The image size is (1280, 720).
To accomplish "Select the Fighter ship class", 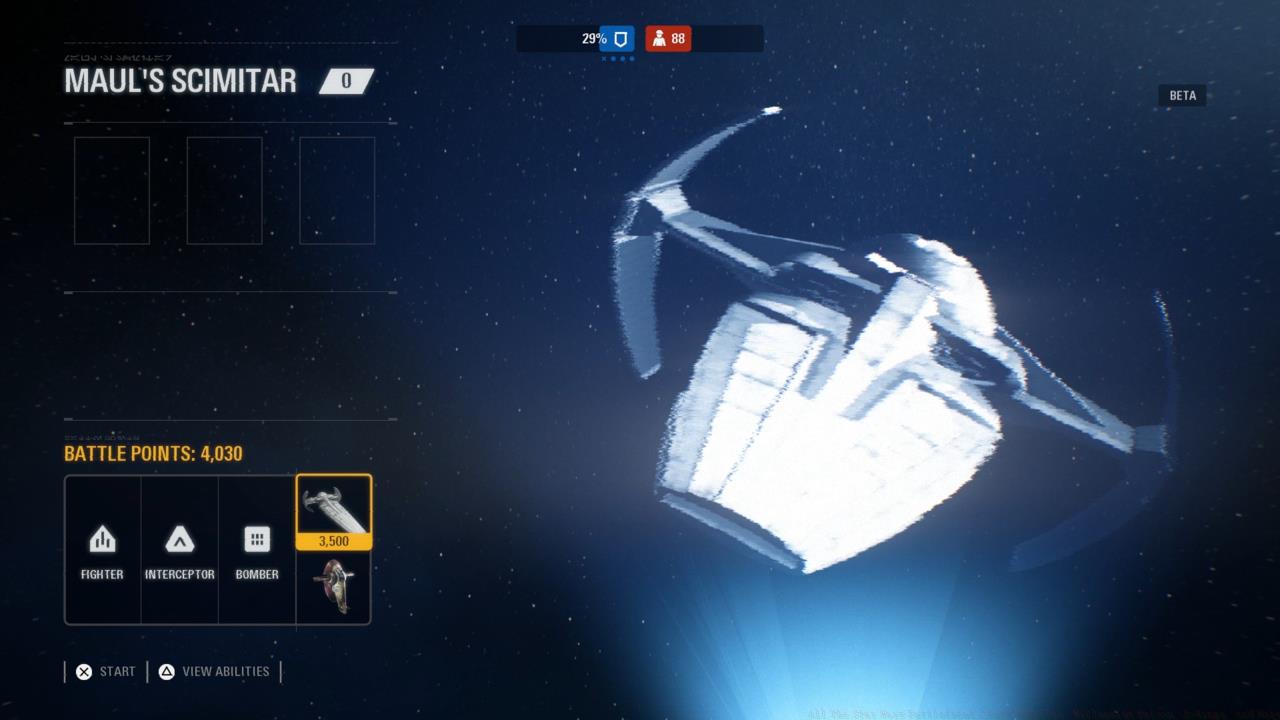I will pyautogui.click(x=102, y=550).
